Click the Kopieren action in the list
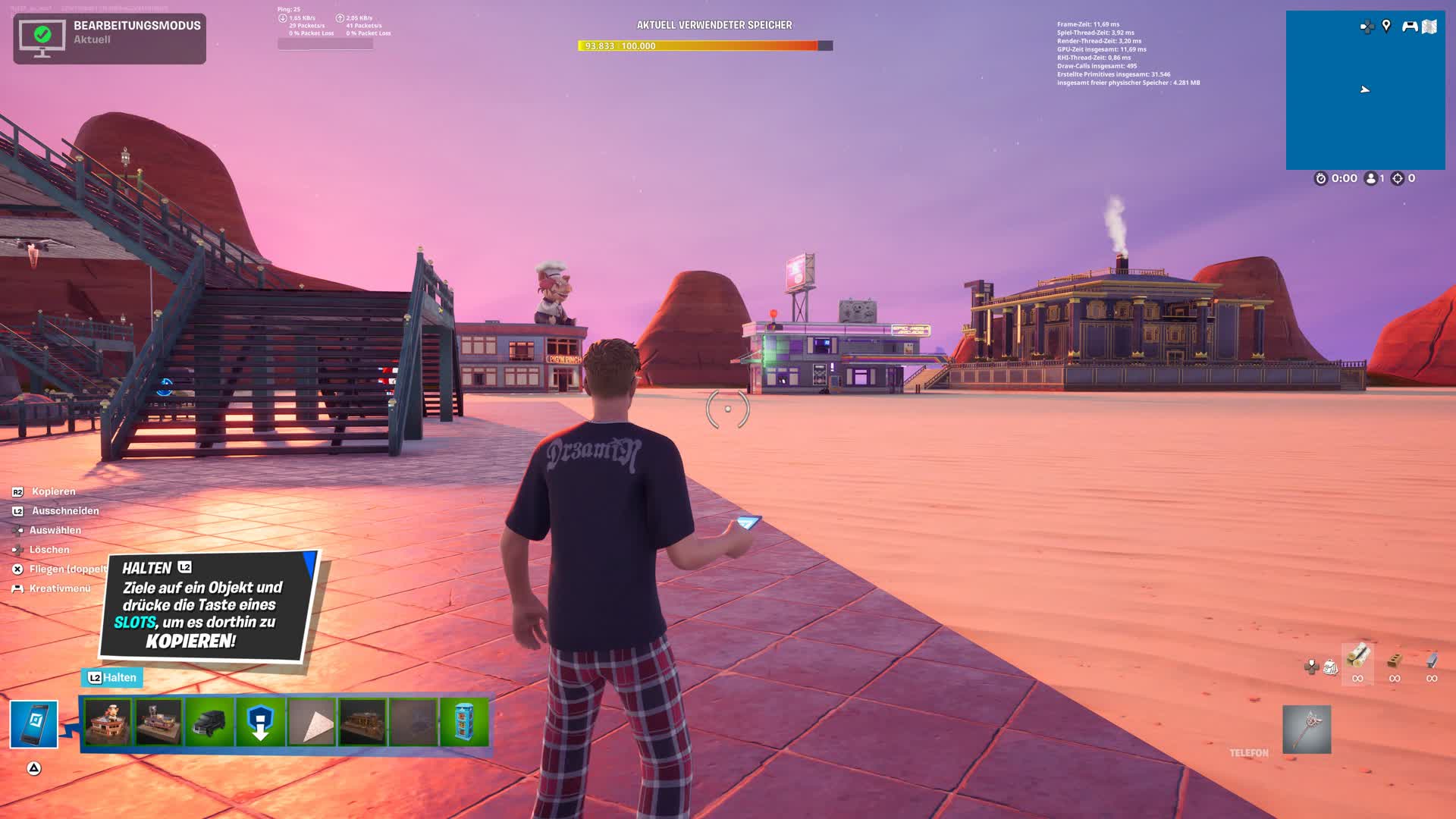The width and height of the screenshot is (1456, 819). [53, 491]
